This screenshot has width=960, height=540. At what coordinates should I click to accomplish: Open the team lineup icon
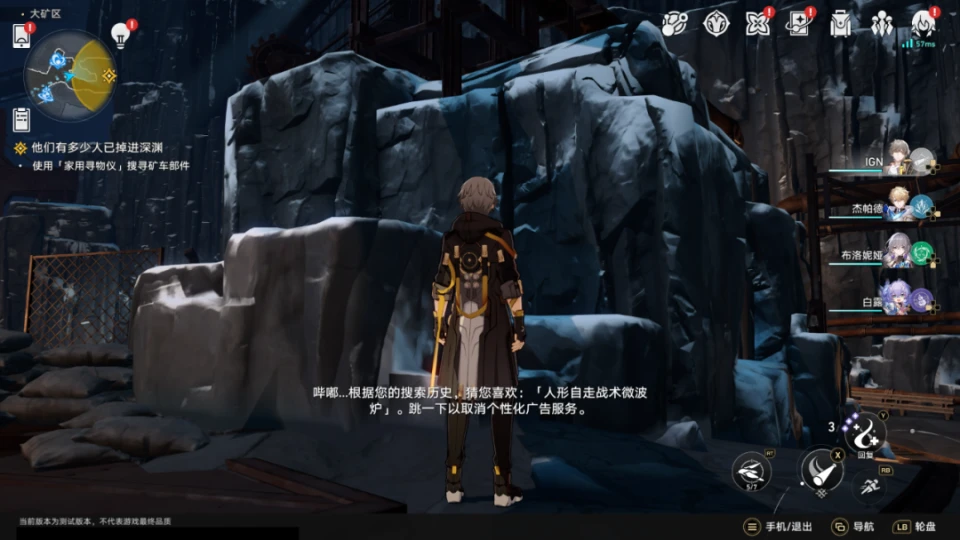click(881, 23)
